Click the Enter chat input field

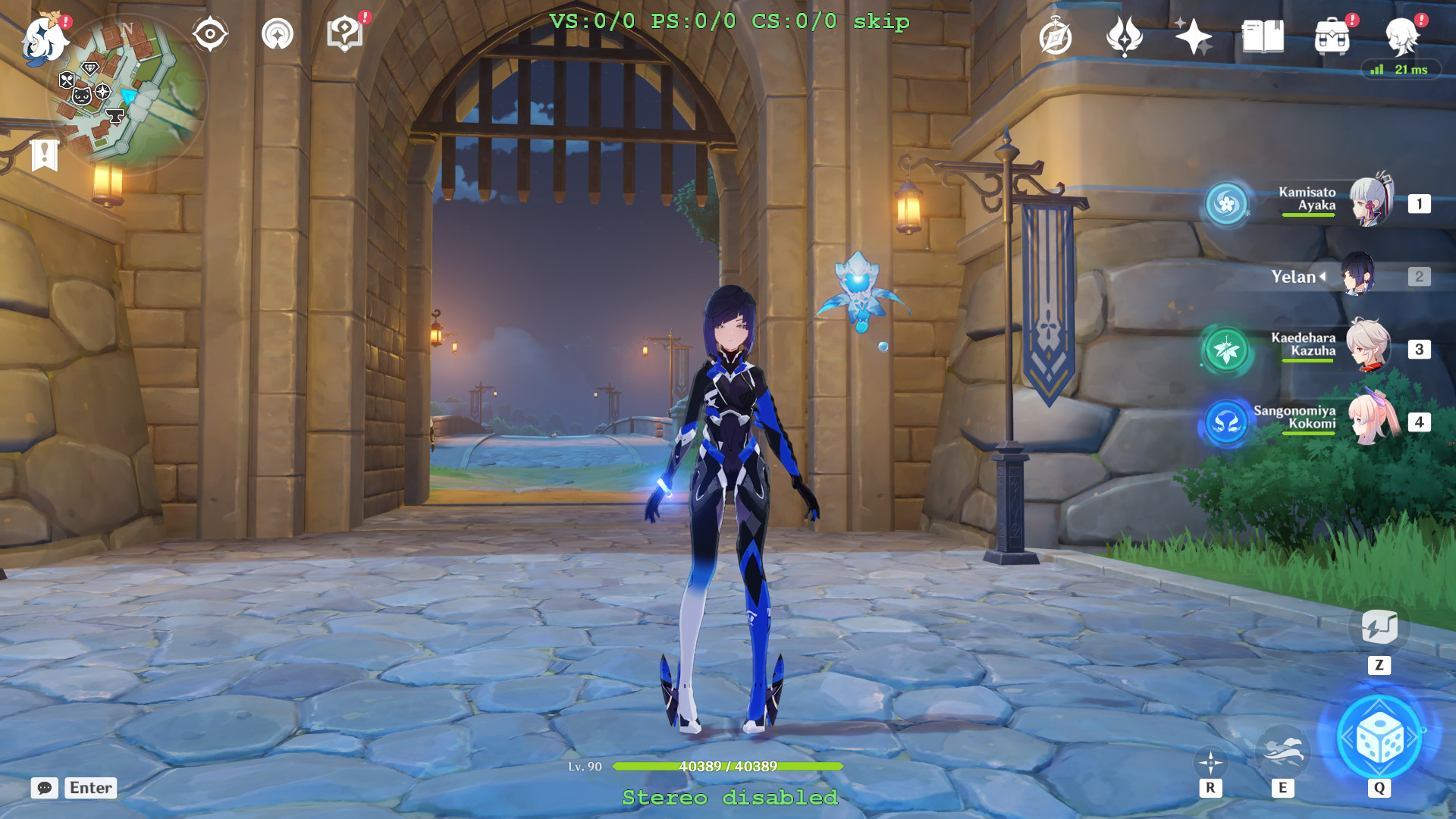(89, 788)
